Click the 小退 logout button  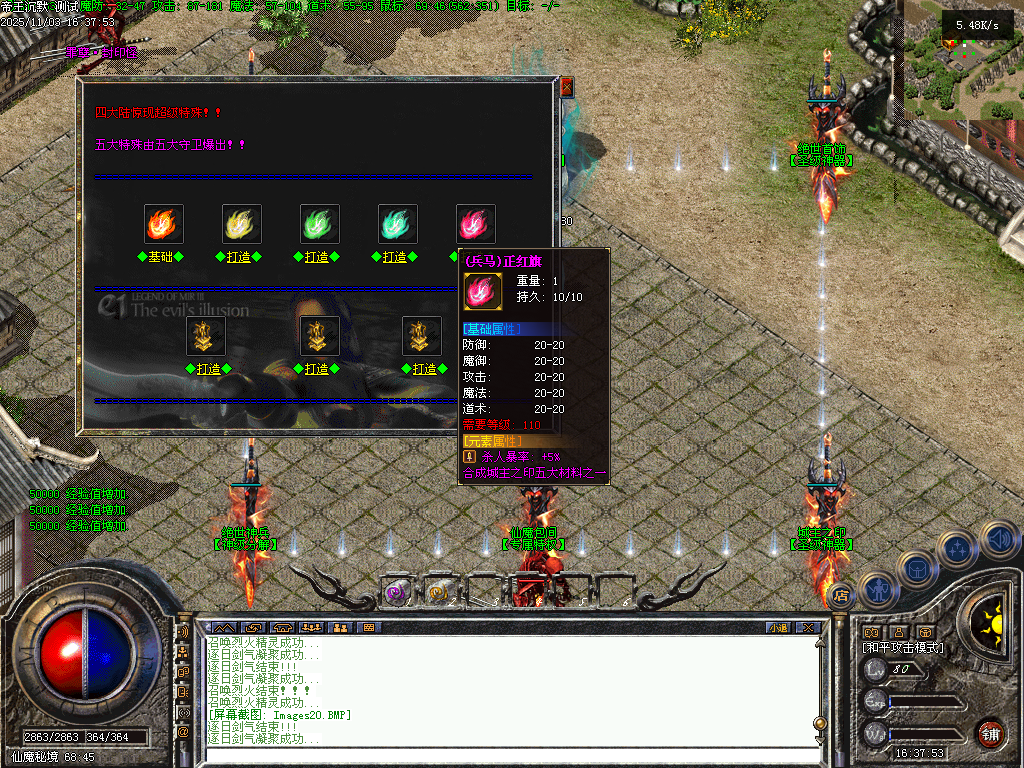coord(777,627)
